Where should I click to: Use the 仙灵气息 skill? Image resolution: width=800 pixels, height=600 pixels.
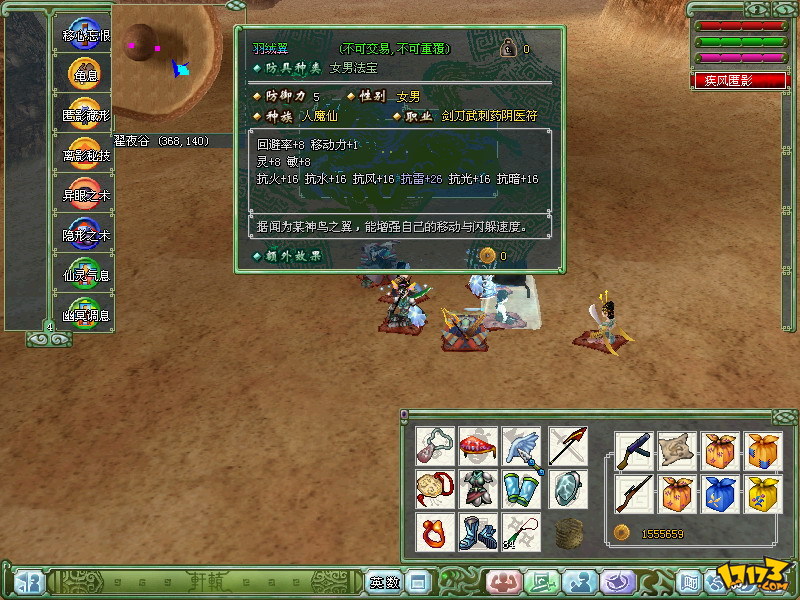click(86, 274)
